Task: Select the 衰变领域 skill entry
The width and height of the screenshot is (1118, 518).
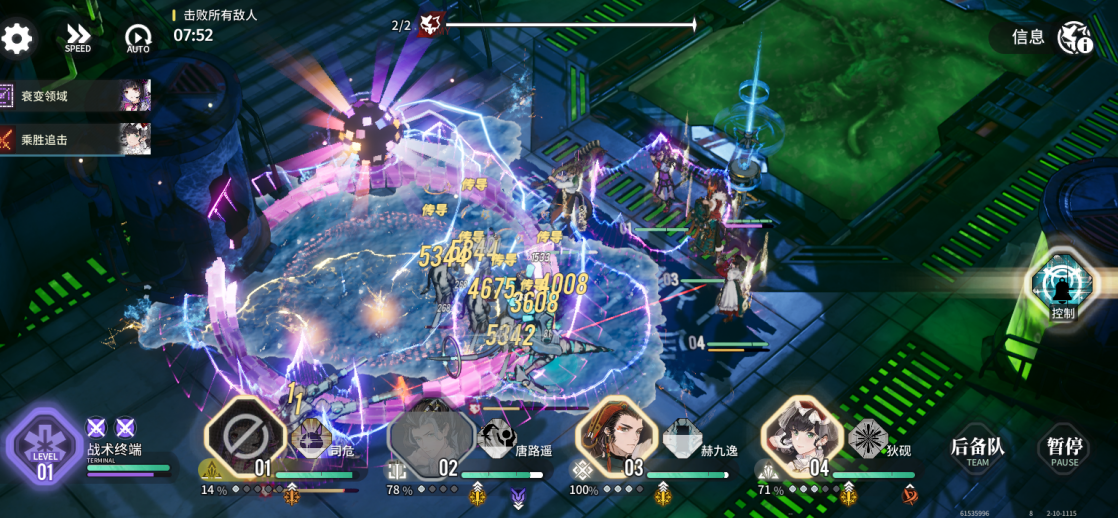Action: 75,96
